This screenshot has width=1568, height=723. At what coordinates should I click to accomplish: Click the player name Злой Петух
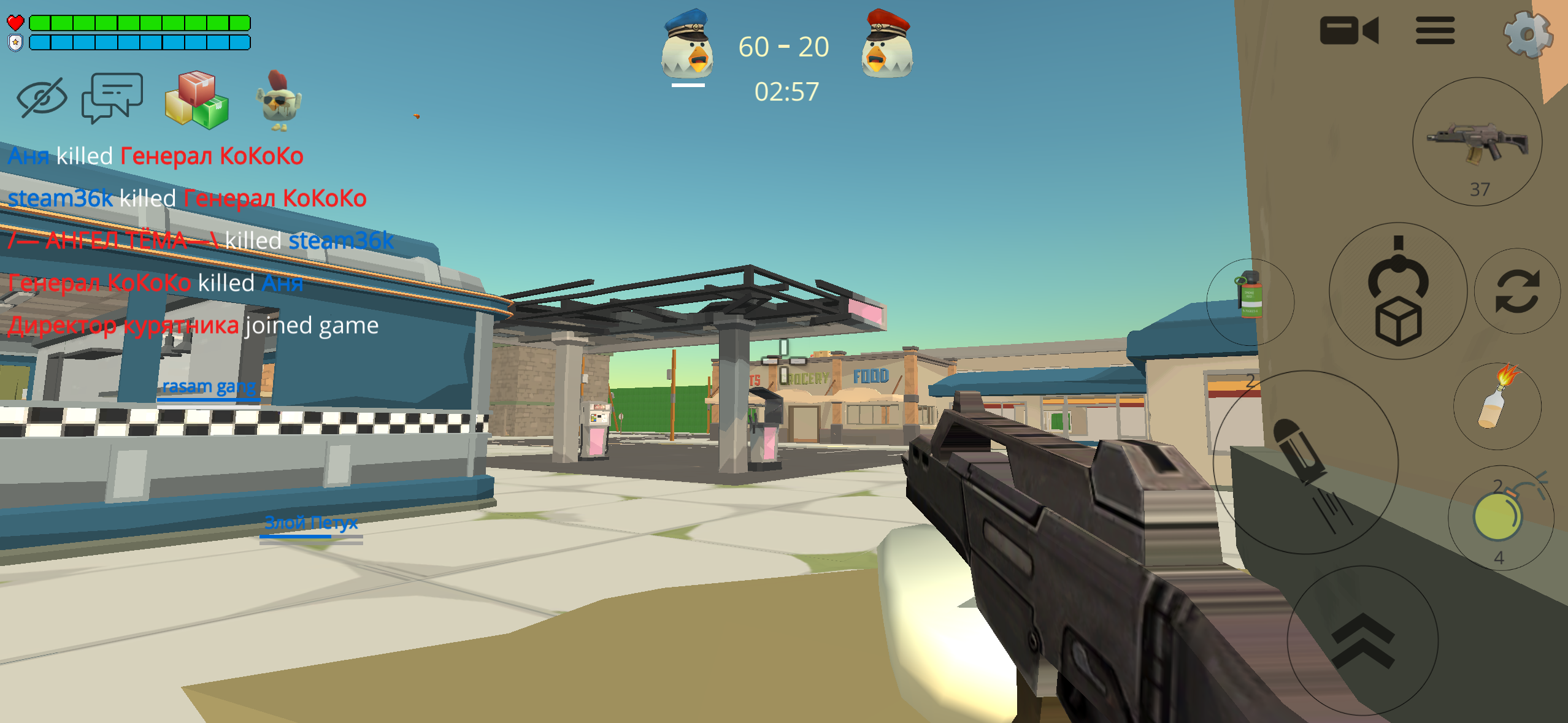click(x=311, y=523)
